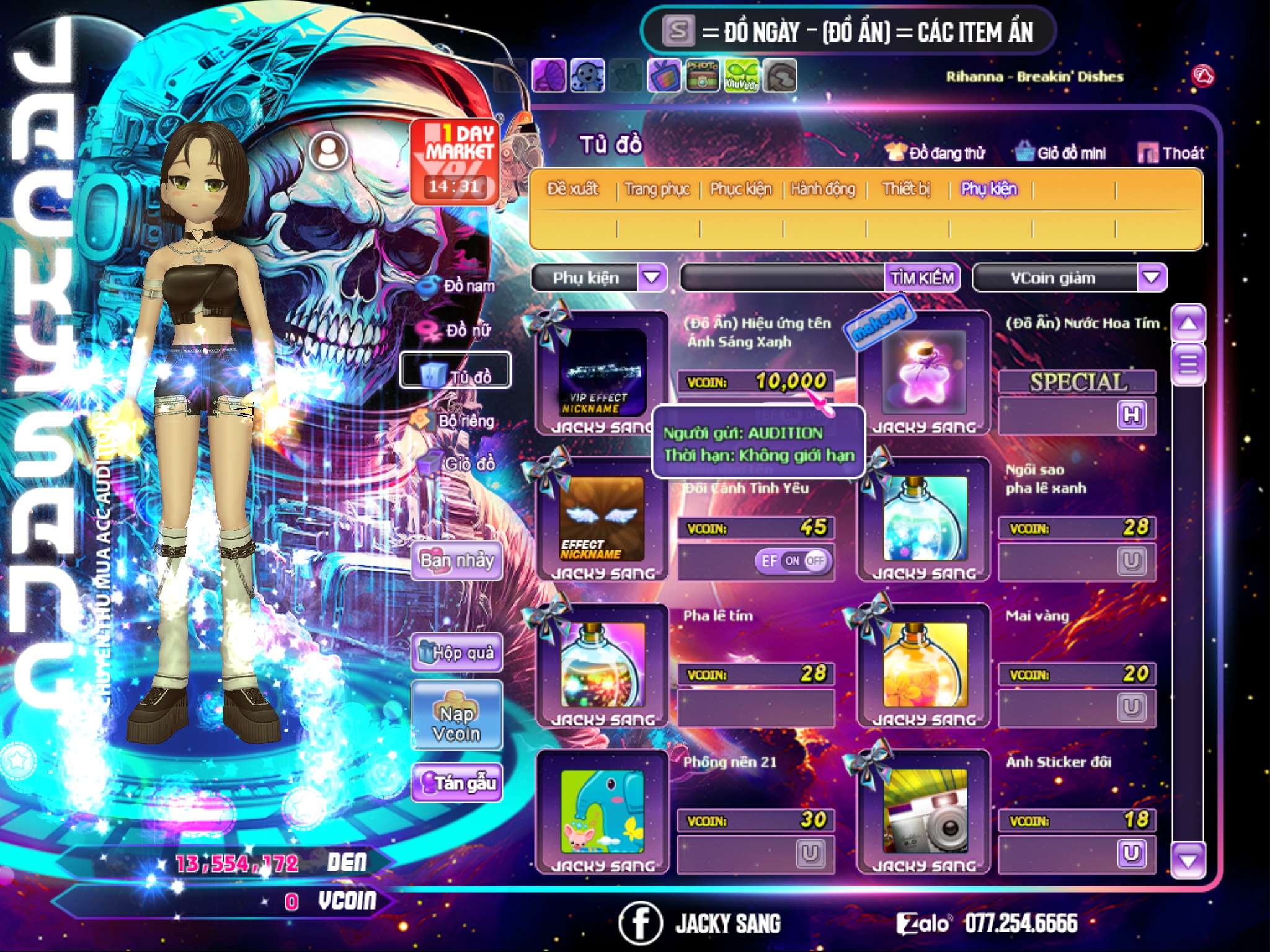Click the TÌM KIẾM search button
This screenshot has width=1270, height=952.
pos(922,278)
